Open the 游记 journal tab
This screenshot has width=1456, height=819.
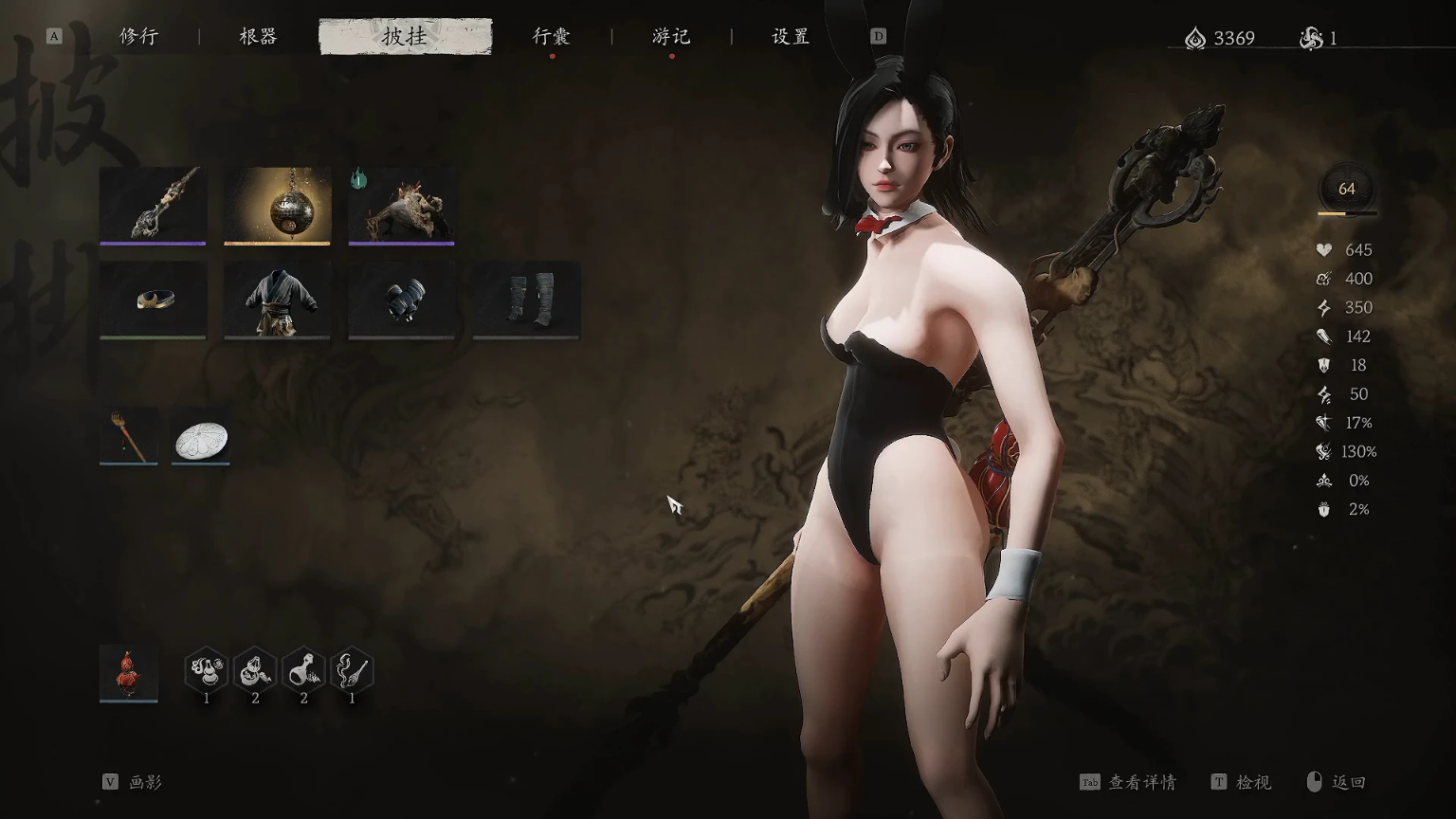pyautogui.click(x=671, y=37)
